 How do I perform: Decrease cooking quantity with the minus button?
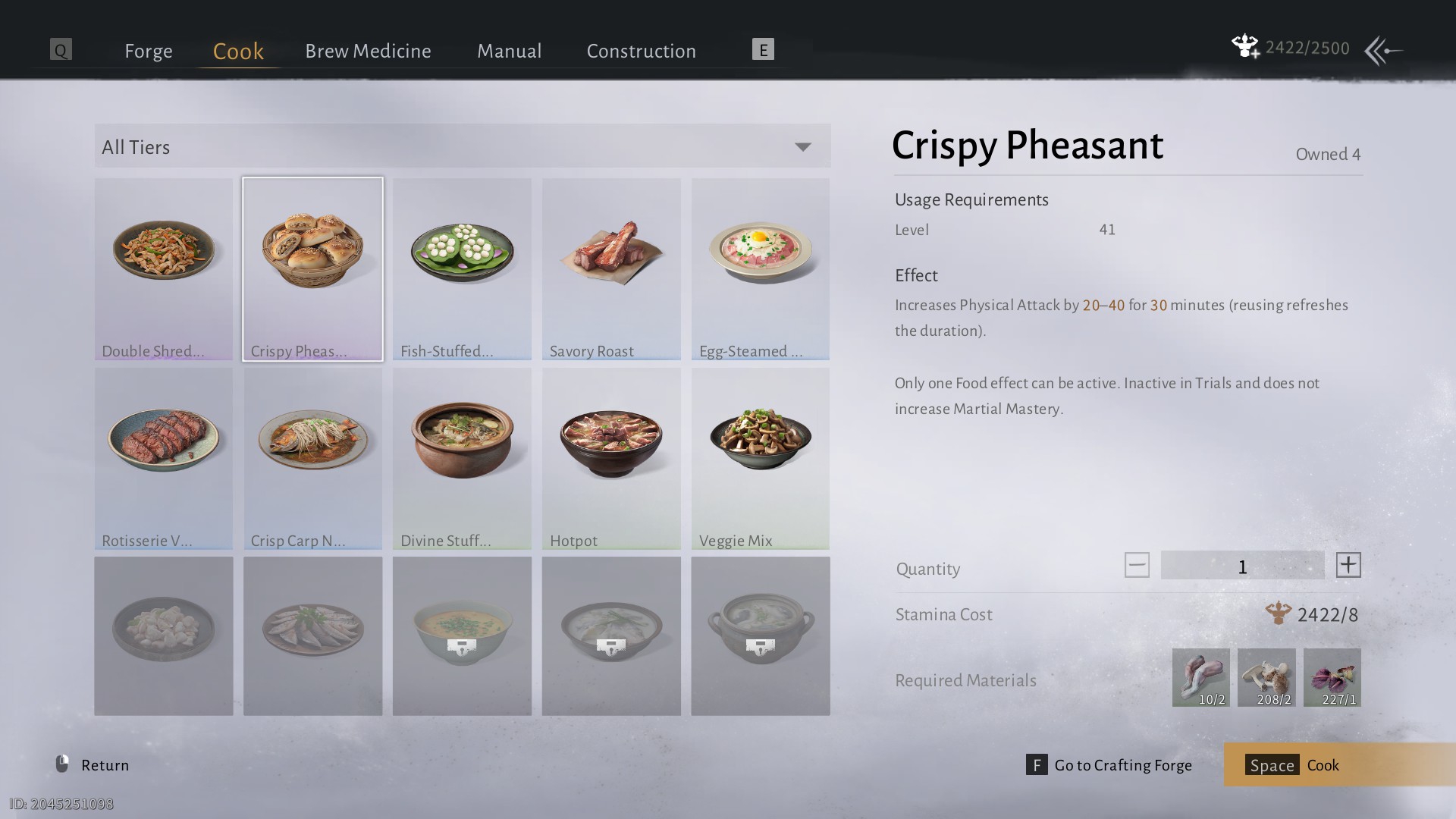point(1136,565)
